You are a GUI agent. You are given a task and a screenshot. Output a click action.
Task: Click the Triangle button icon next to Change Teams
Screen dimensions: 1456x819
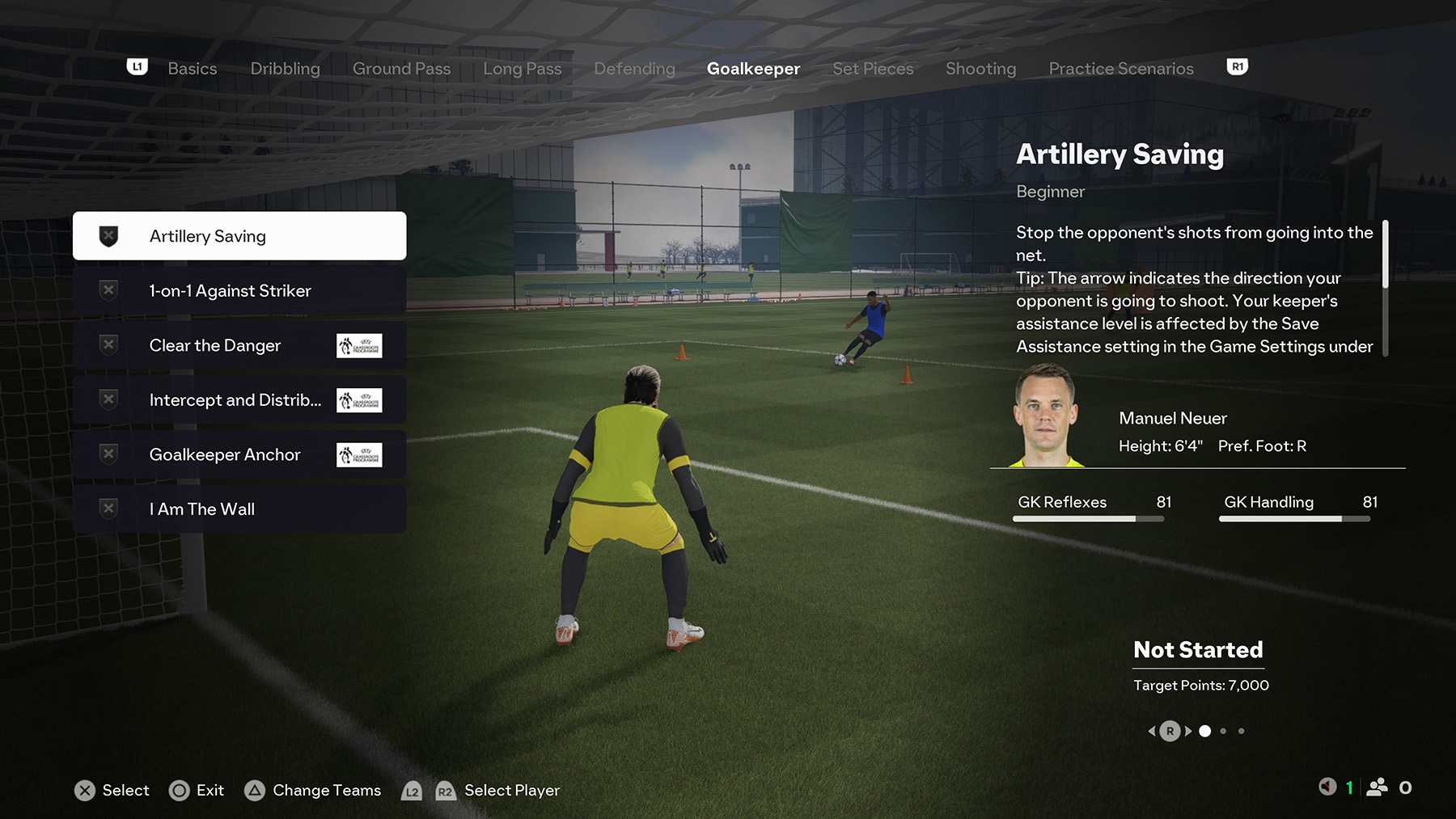point(256,791)
